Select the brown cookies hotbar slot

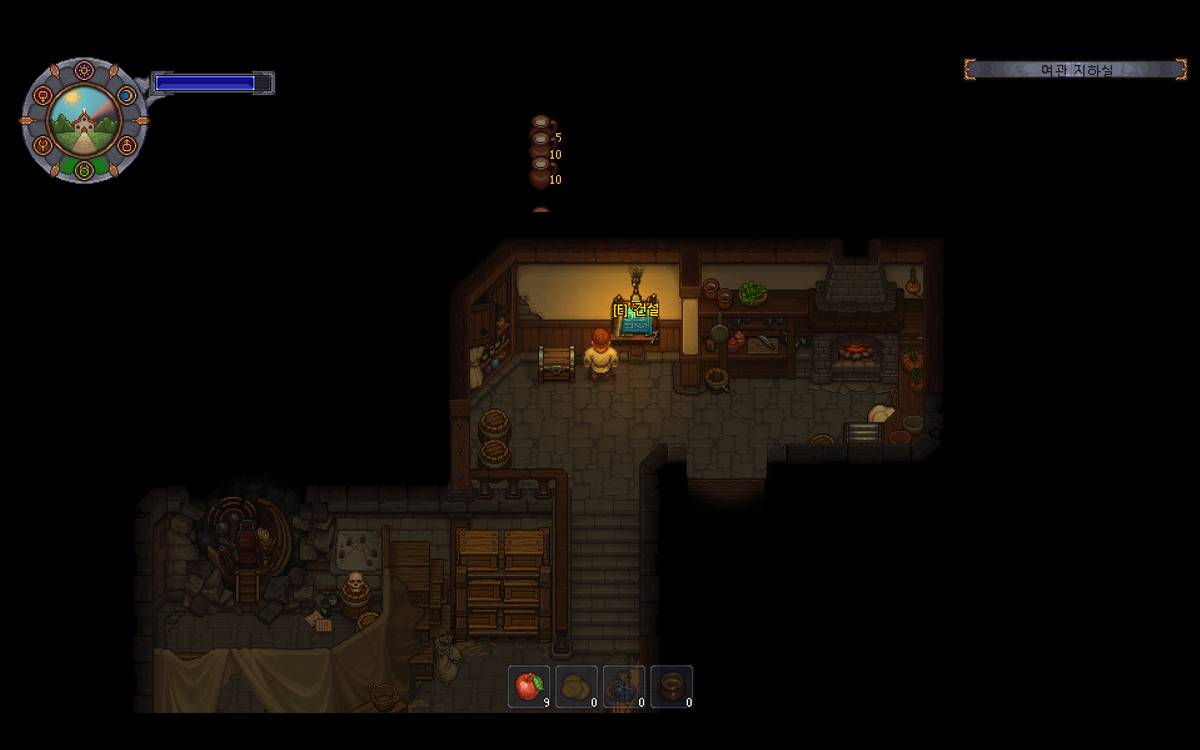tap(576, 686)
